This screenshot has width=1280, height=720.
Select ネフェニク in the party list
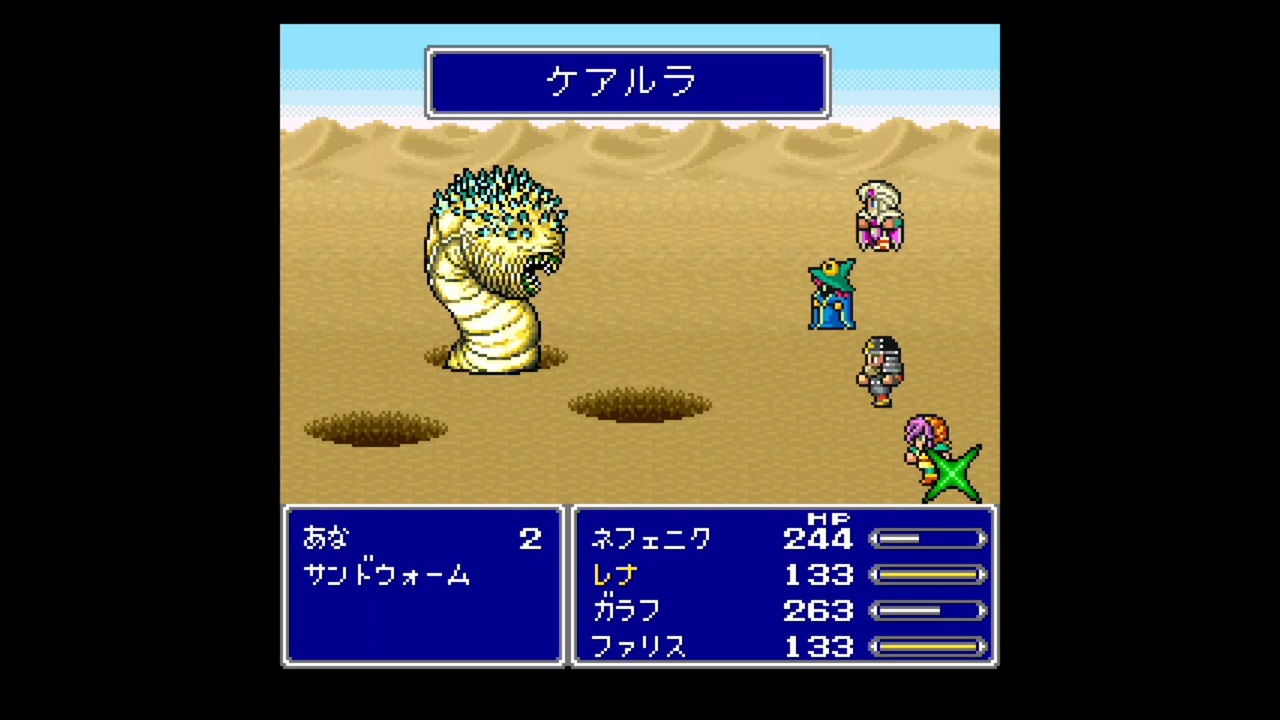coord(651,539)
